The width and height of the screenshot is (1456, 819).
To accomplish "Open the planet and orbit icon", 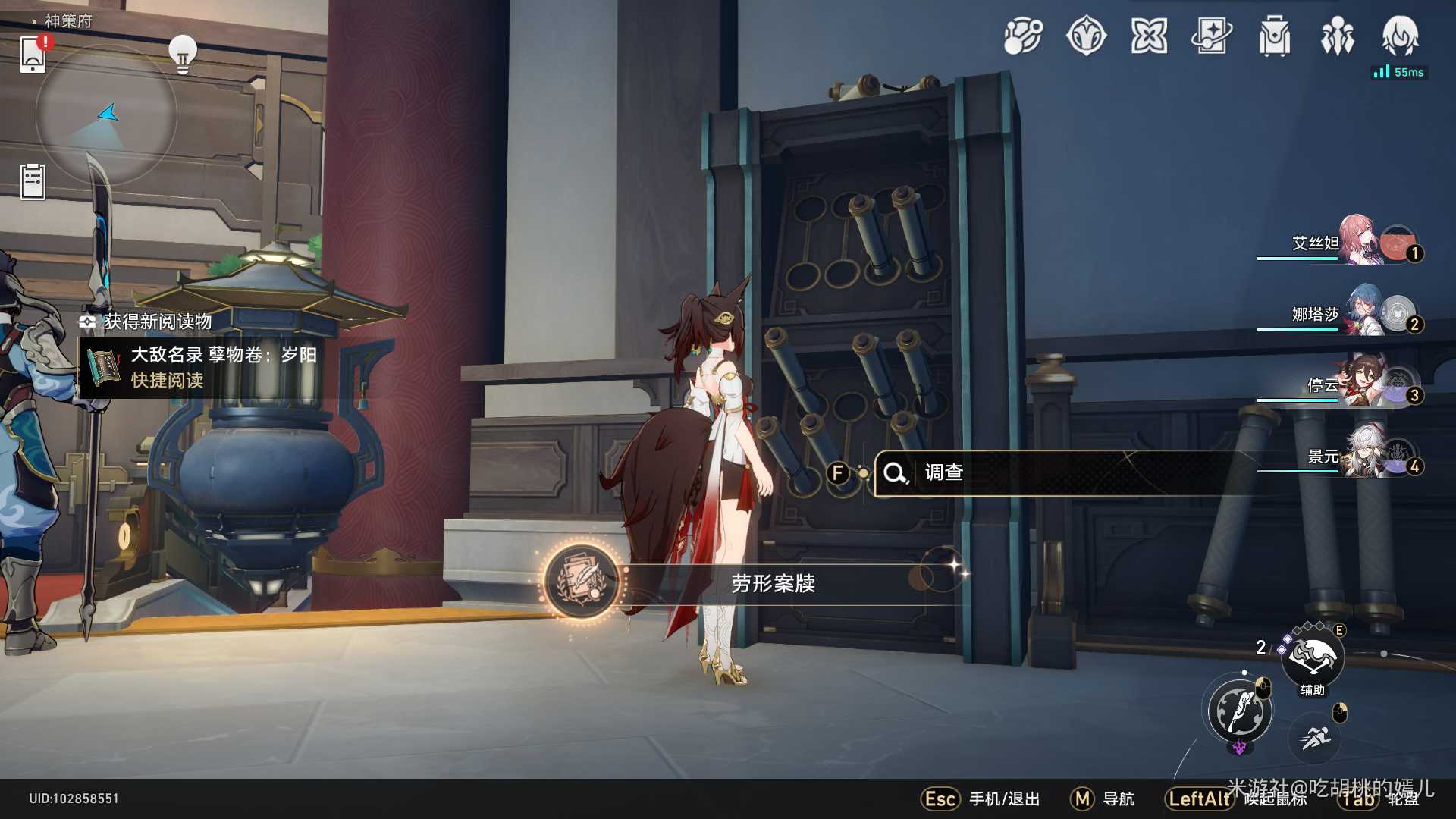I will [x=1023, y=36].
